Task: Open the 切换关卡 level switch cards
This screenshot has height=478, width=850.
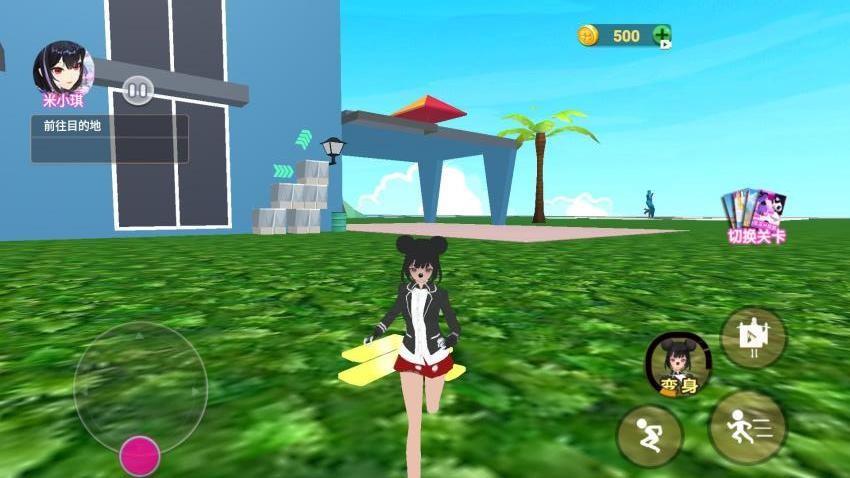Action: click(x=755, y=215)
